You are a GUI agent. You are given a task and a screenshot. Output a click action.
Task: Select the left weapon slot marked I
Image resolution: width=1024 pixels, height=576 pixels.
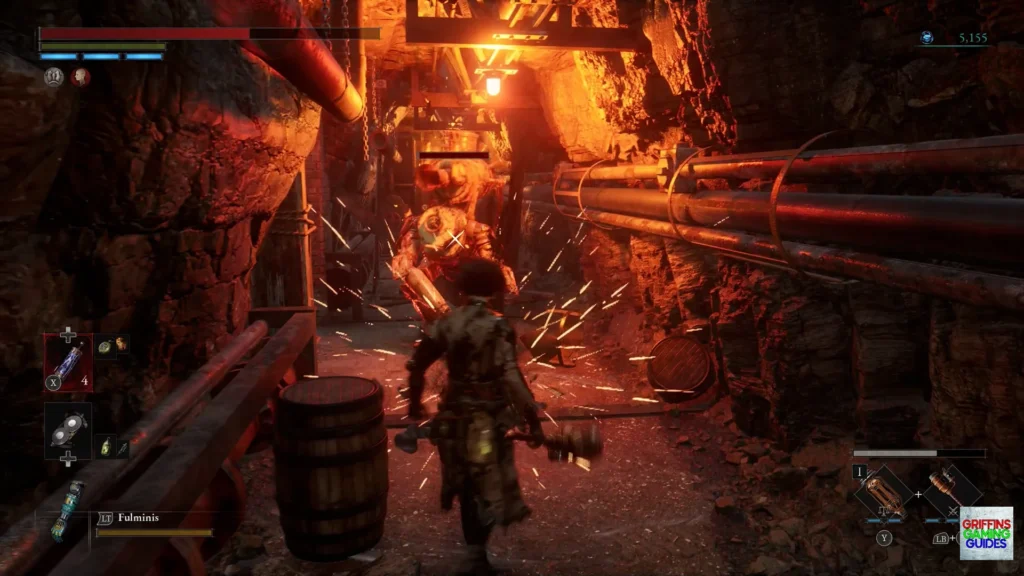(x=883, y=492)
